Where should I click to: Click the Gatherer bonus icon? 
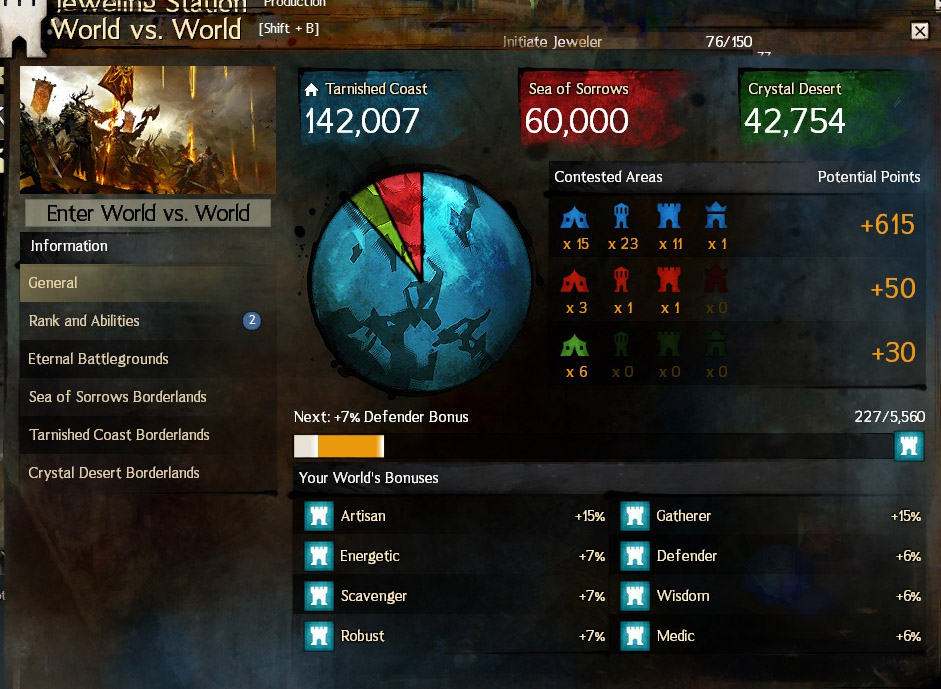click(x=634, y=516)
